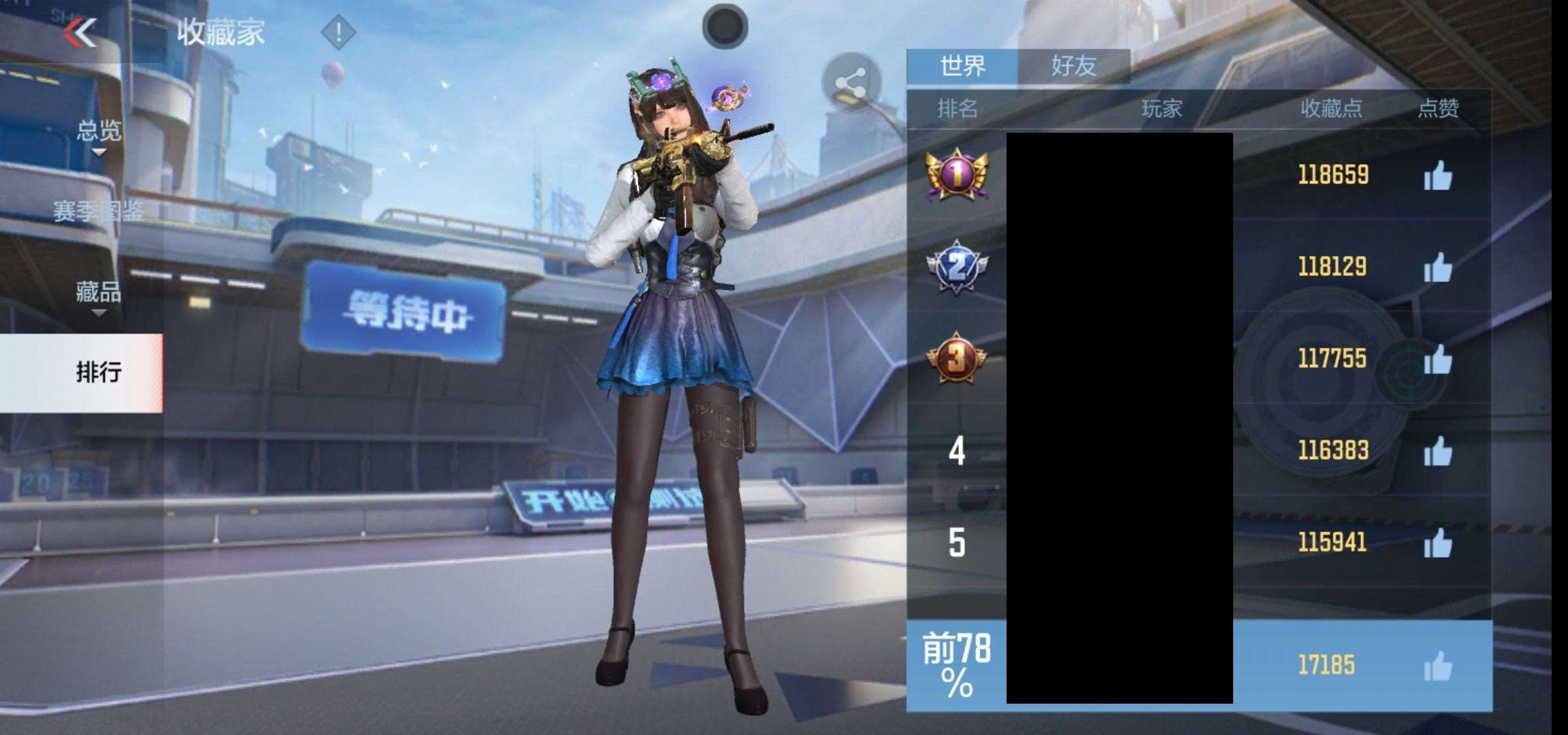This screenshot has width=1568, height=735.
Task: Open the collector info exclamation icon
Action: coord(338,32)
